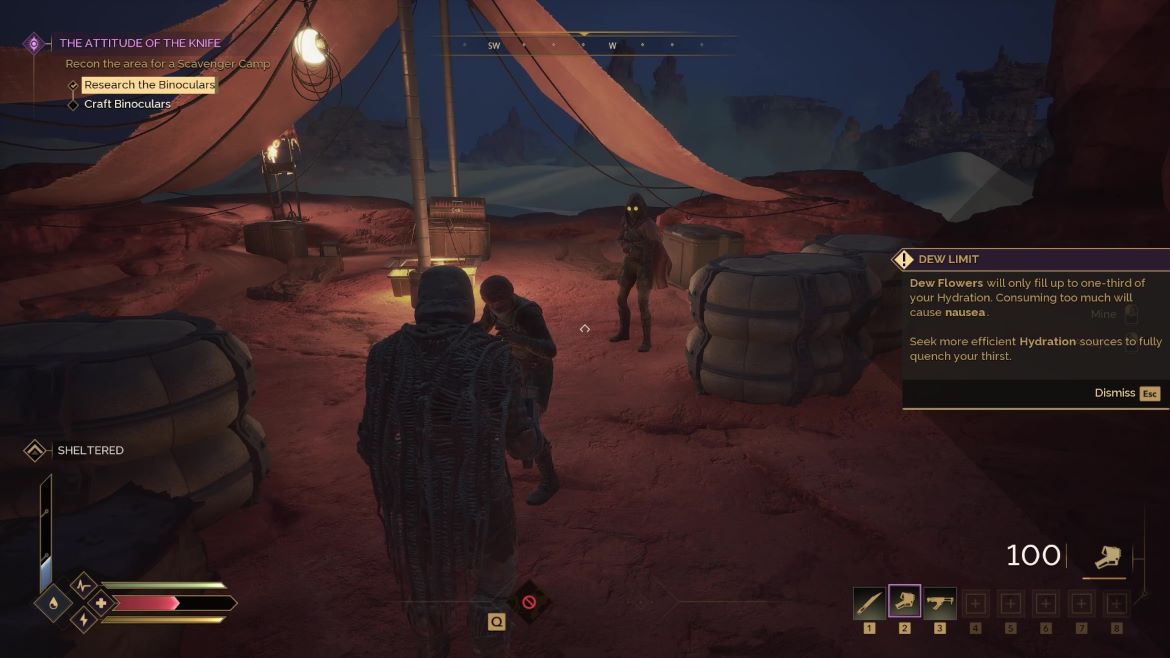Select the cutteray tool in hotbar slot 2
Viewport: 1170px width, 658px height.
[904, 603]
